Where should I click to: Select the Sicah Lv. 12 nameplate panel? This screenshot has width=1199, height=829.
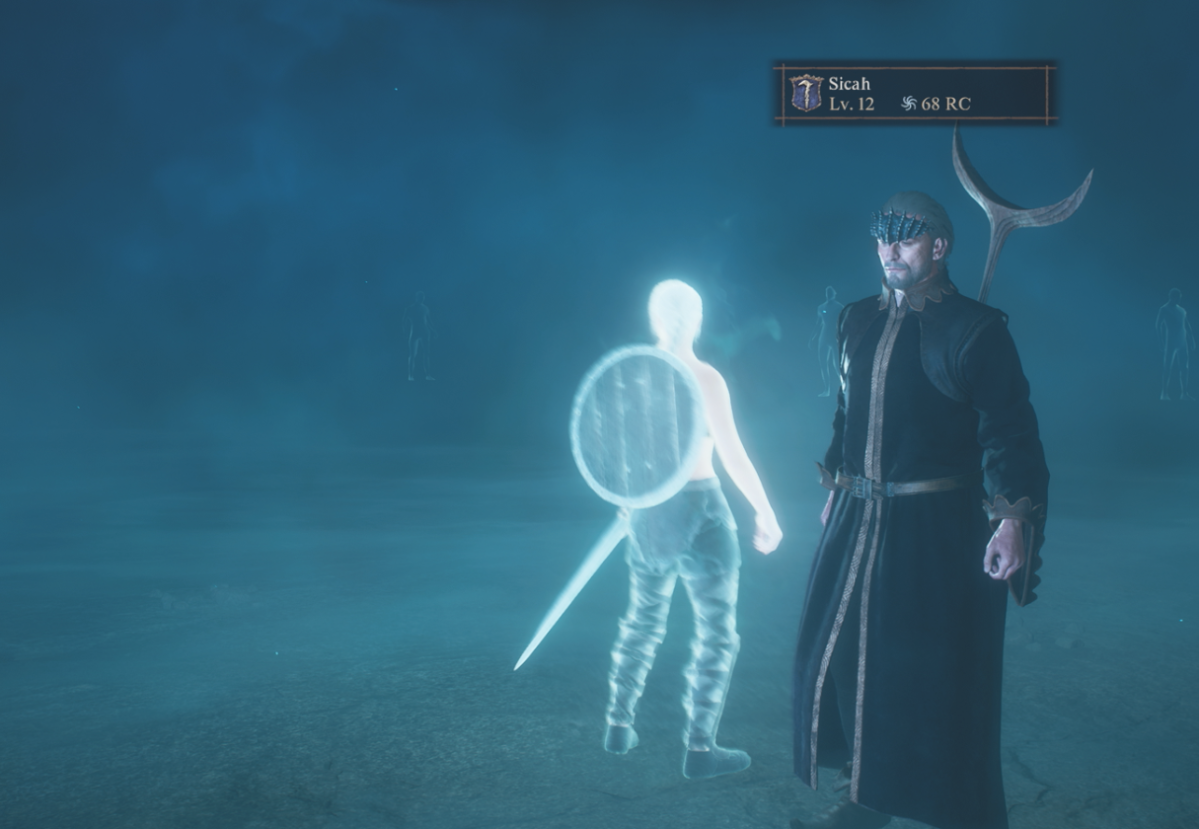tap(915, 94)
